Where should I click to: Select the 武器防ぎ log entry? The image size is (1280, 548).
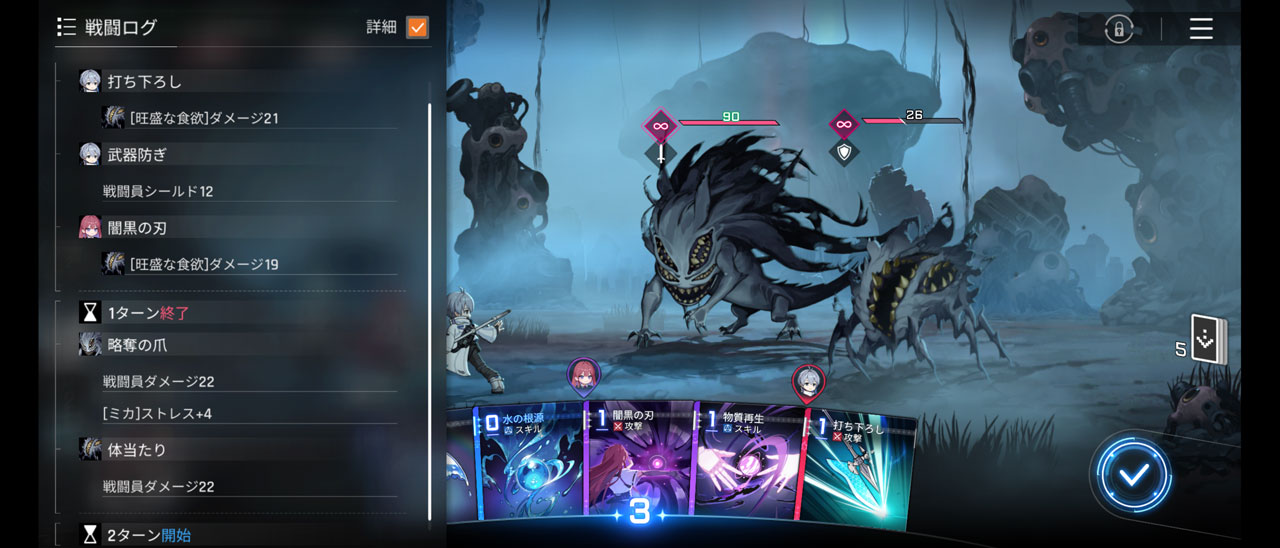tap(137, 154)
